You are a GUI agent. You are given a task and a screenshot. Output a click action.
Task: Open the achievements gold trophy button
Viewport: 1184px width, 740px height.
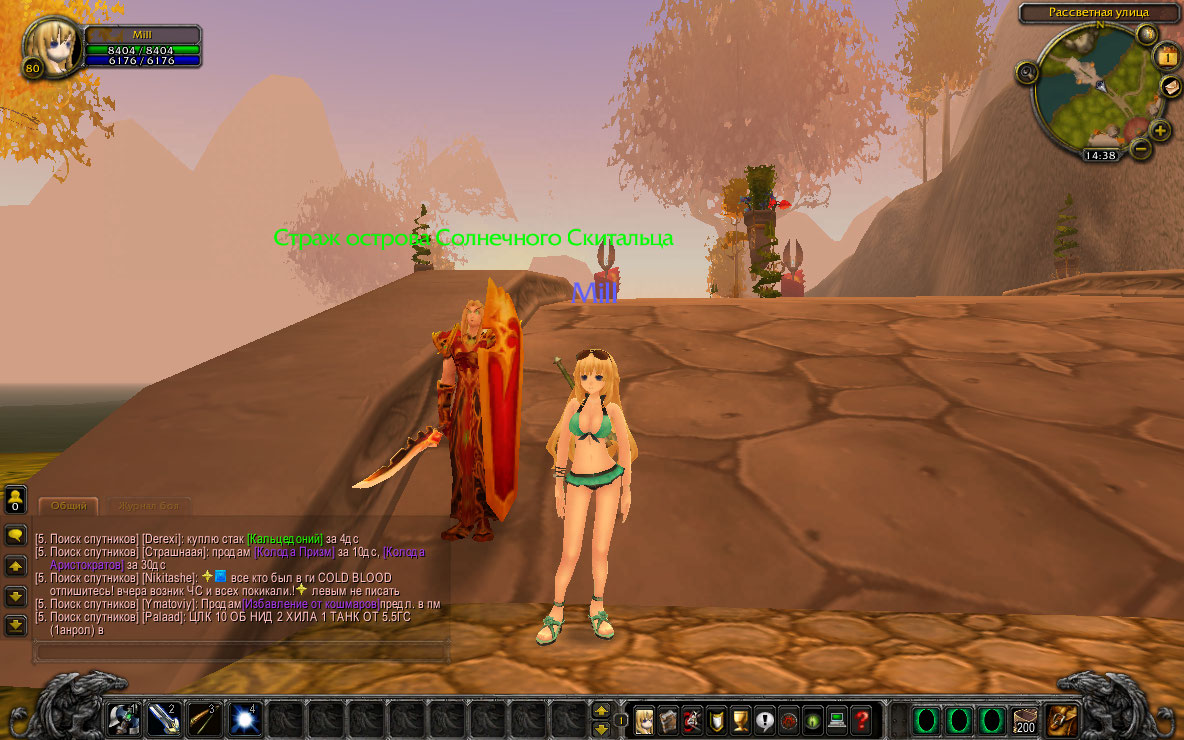tap(740, 719)
